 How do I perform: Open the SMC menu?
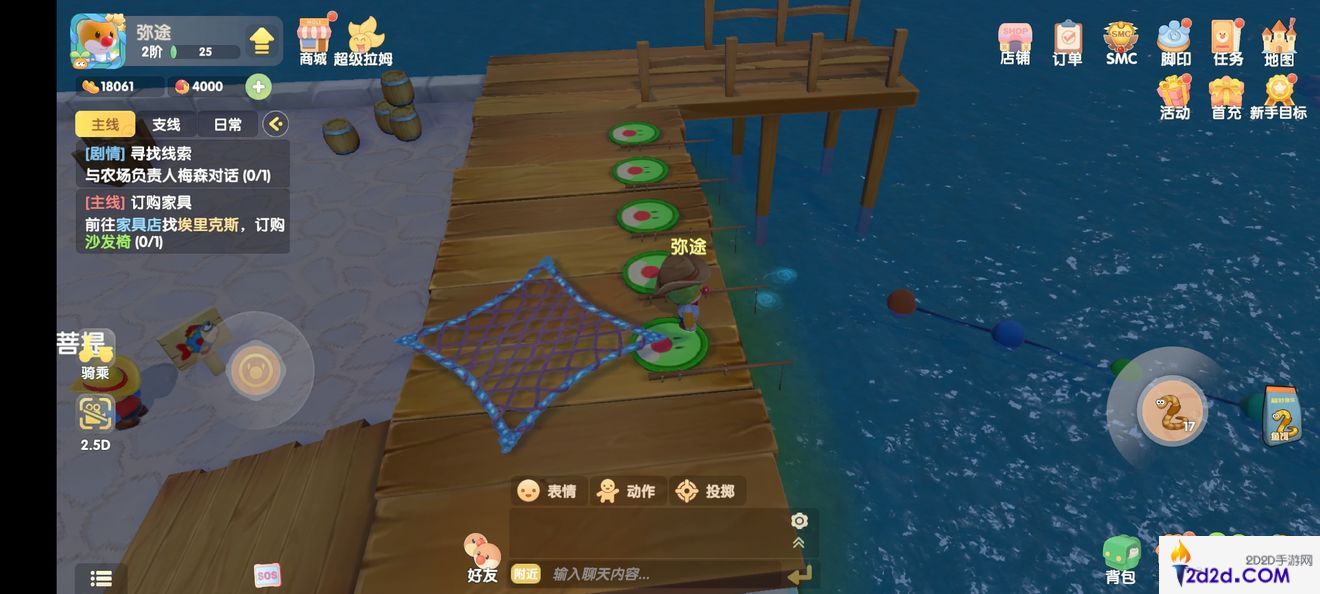click(1121, 43)
